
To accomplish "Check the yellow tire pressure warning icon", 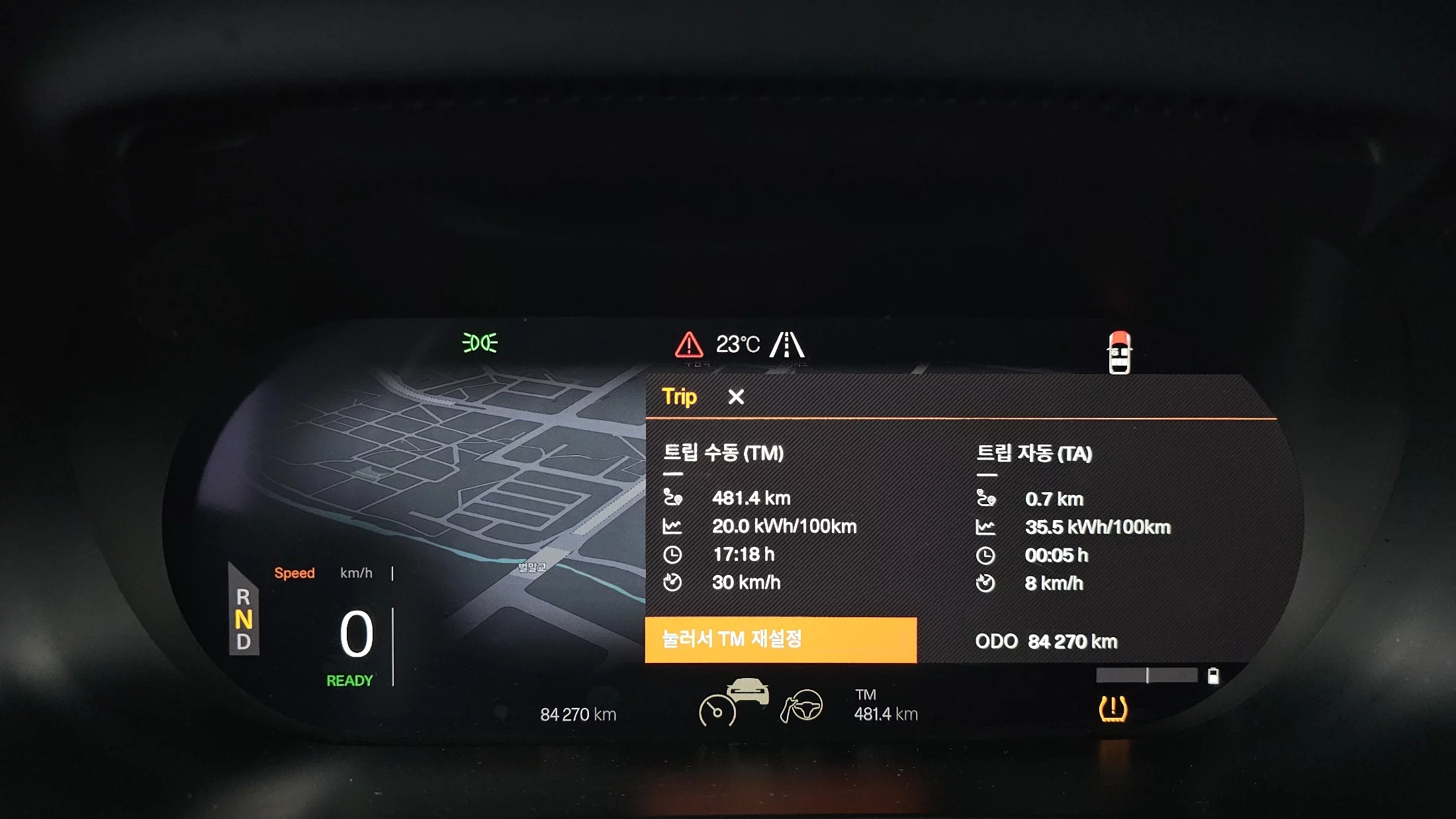I will (x=1113, y=709).
